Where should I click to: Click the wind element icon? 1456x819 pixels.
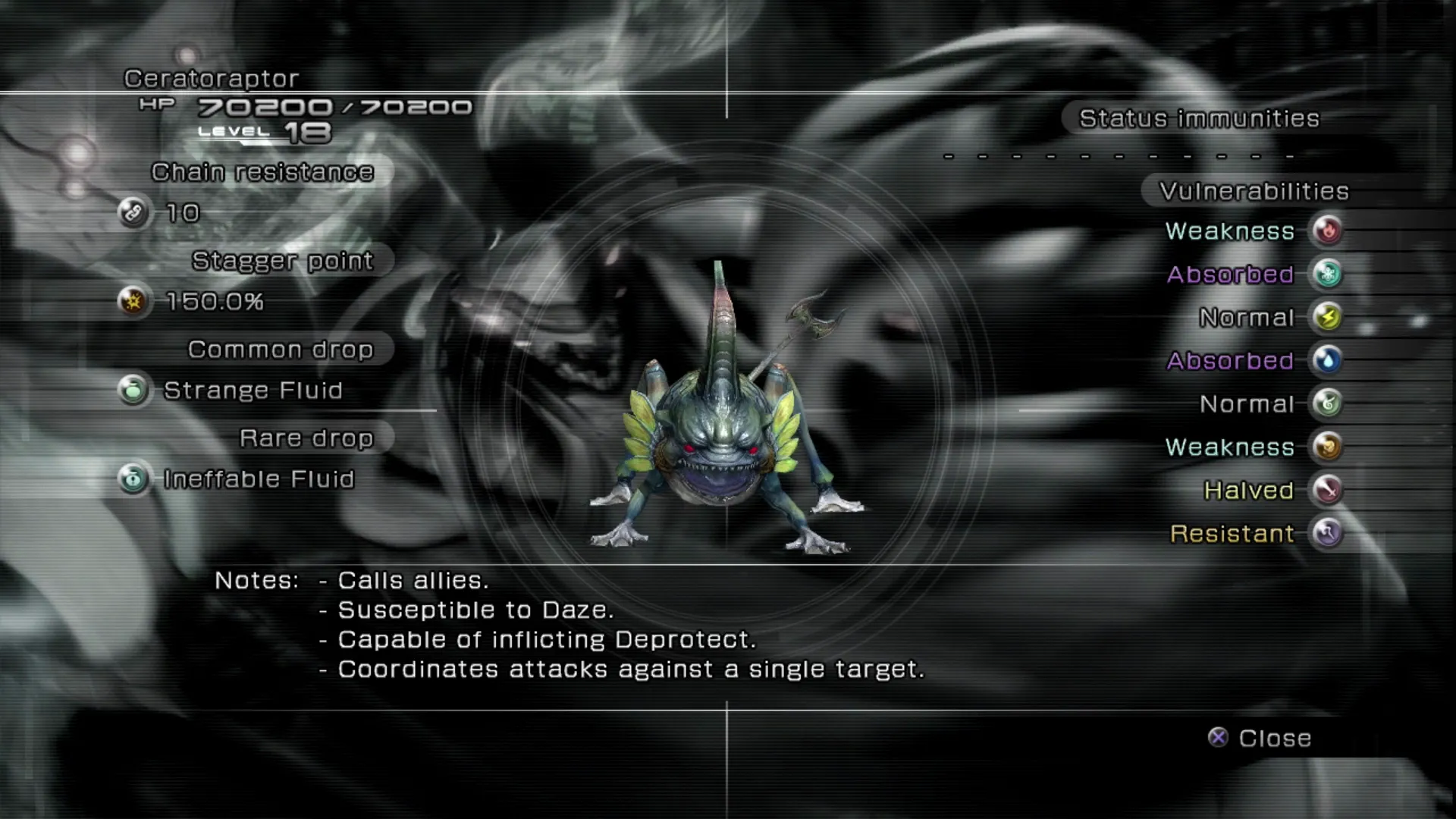pyautogui.click(x=1327, y=403)
